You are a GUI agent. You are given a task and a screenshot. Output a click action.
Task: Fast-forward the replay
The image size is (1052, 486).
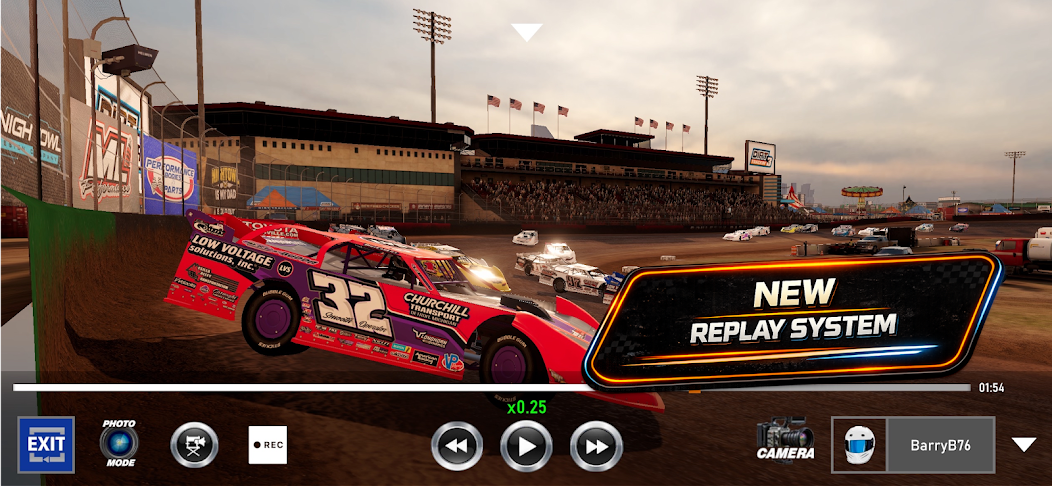click(x=596, y=446)
